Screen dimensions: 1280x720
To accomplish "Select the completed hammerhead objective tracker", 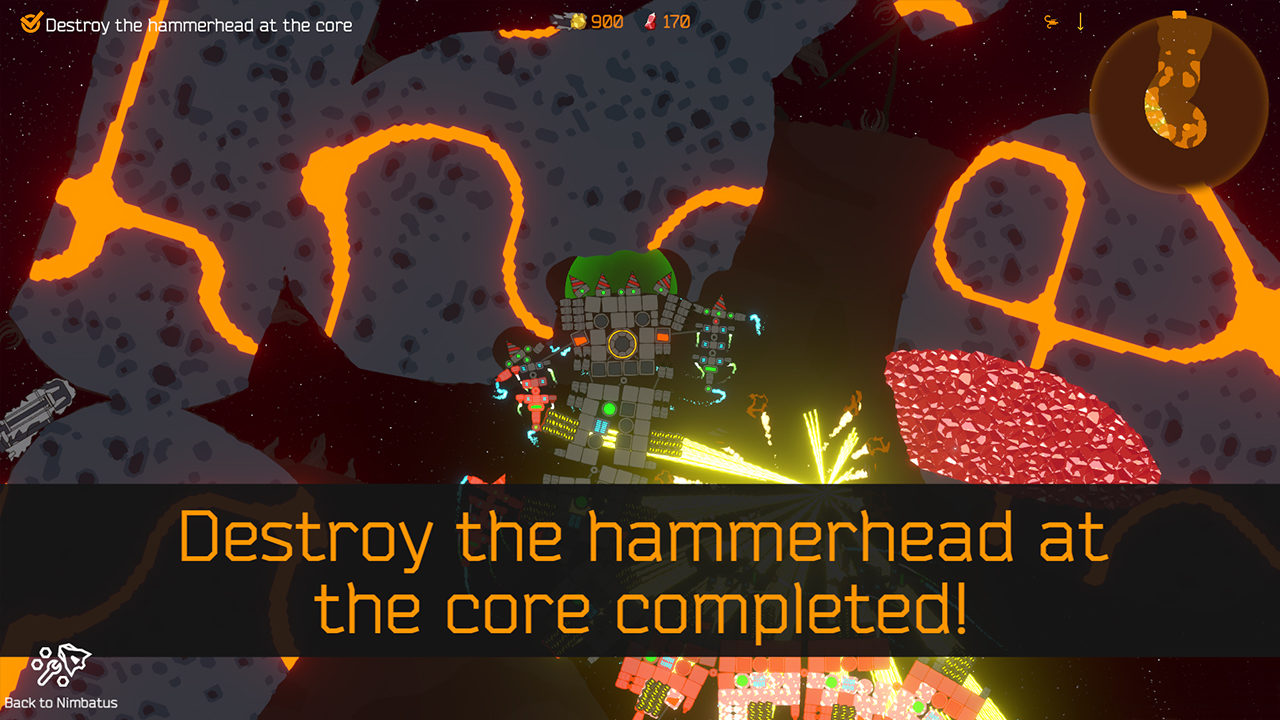I will tap(188, 24).
